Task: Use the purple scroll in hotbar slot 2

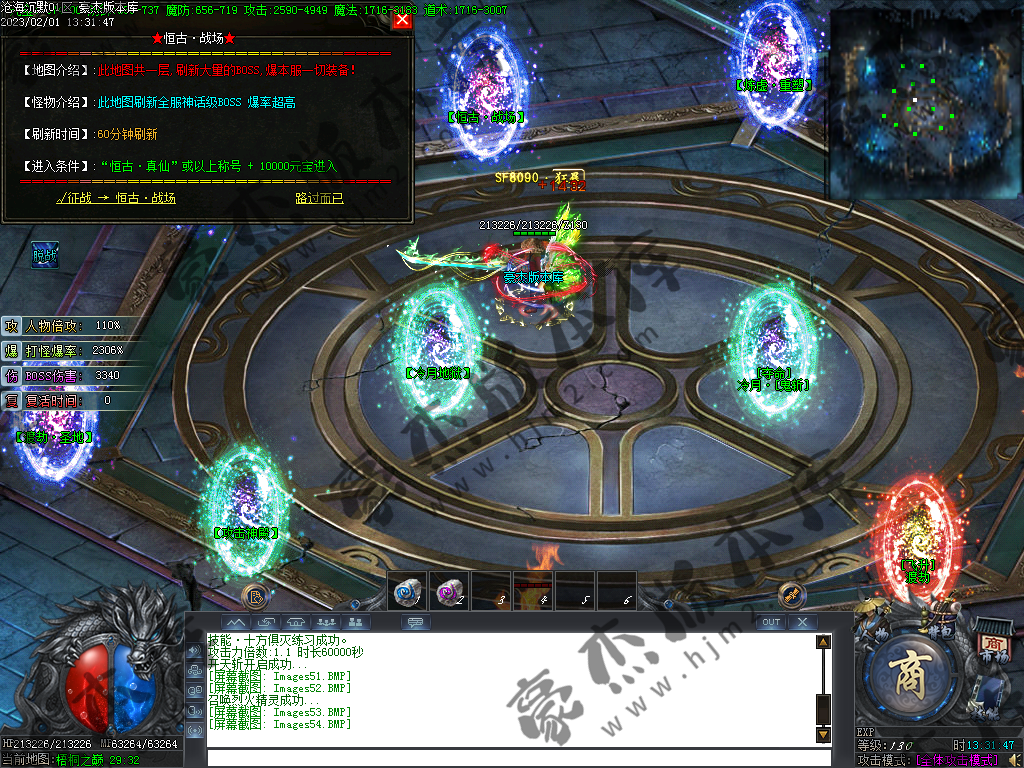Action: click(x=447, y=591)
